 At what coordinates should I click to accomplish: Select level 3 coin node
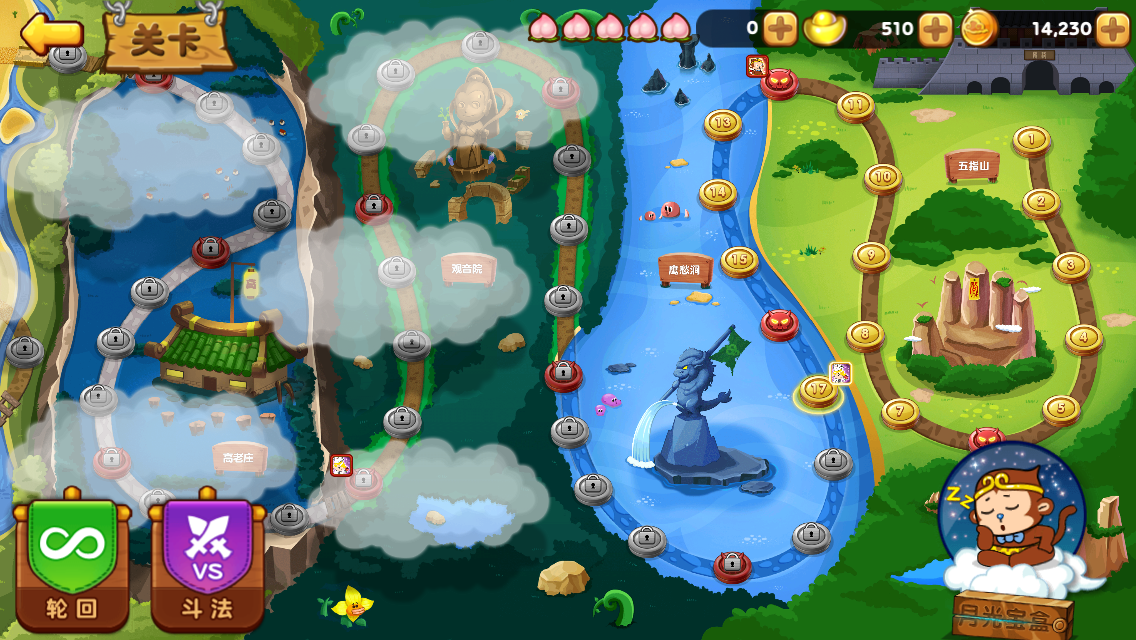point(1071,265)
